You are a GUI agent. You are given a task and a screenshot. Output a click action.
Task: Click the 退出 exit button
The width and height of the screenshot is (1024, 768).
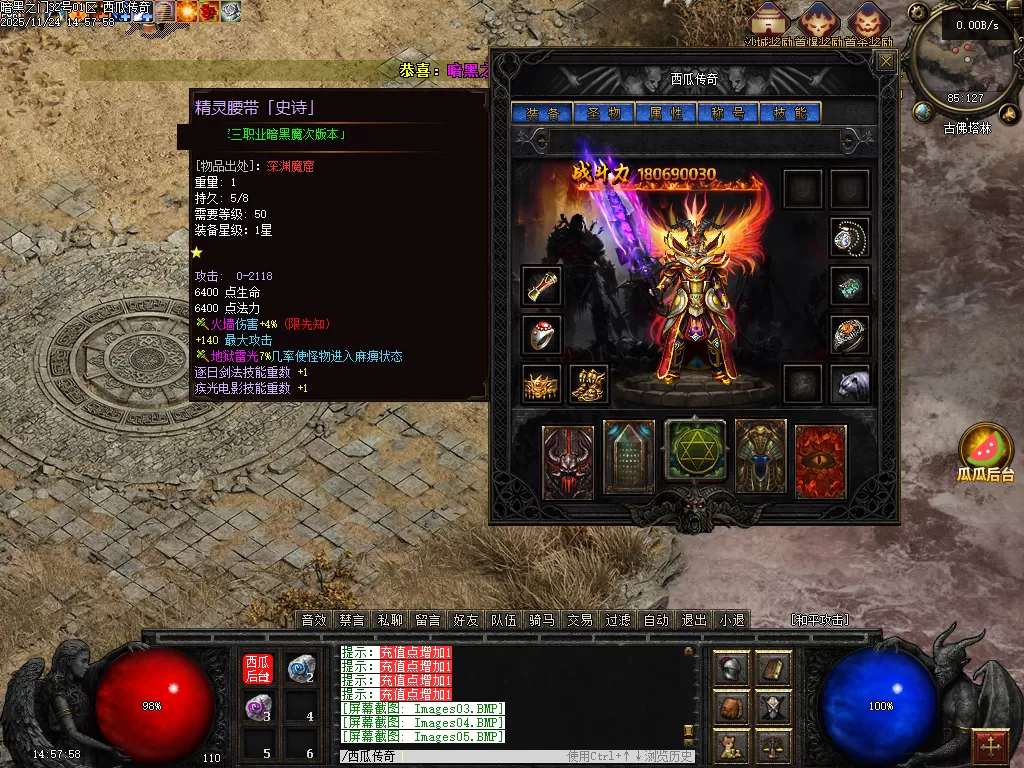tap(694, 620)
